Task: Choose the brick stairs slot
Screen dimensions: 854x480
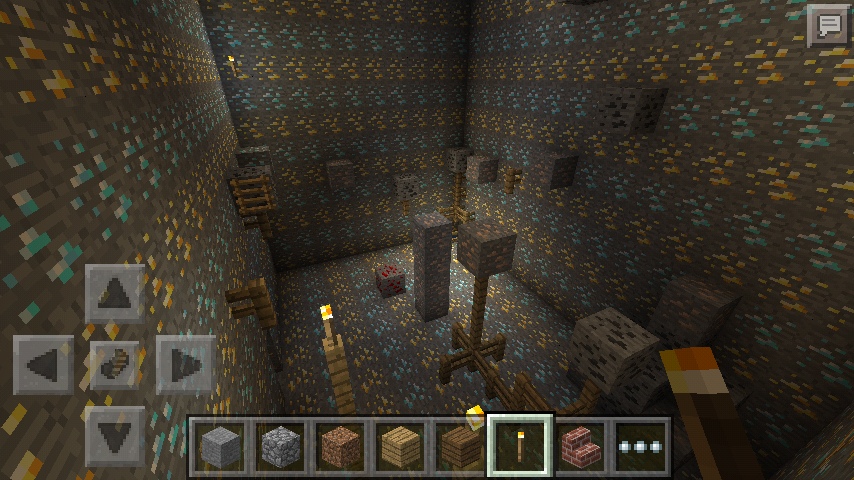Action: coord(580,446)
